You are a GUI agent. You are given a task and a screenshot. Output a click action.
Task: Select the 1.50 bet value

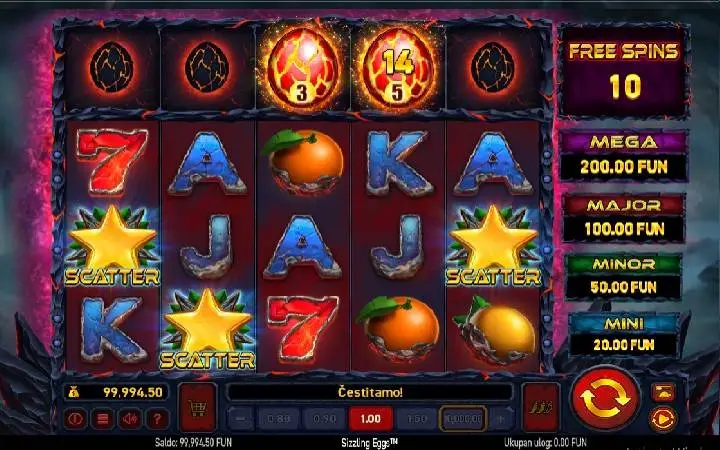(x=417, y=418)
